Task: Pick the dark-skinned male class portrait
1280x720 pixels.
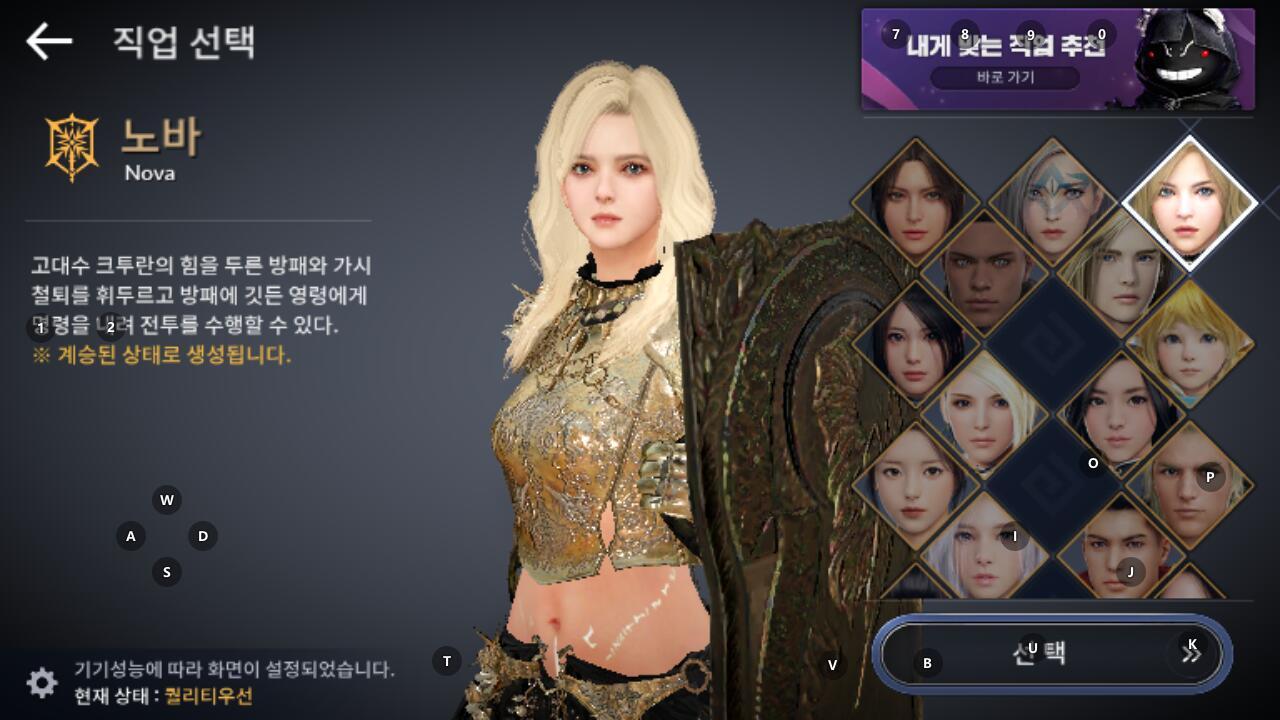Action: [x=984, y=272]
